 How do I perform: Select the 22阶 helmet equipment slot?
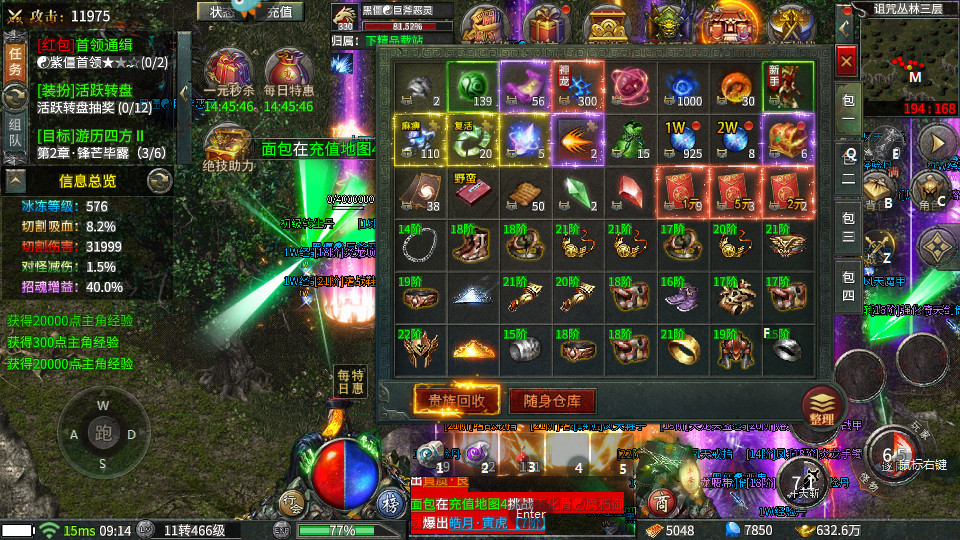coord(420,347)
